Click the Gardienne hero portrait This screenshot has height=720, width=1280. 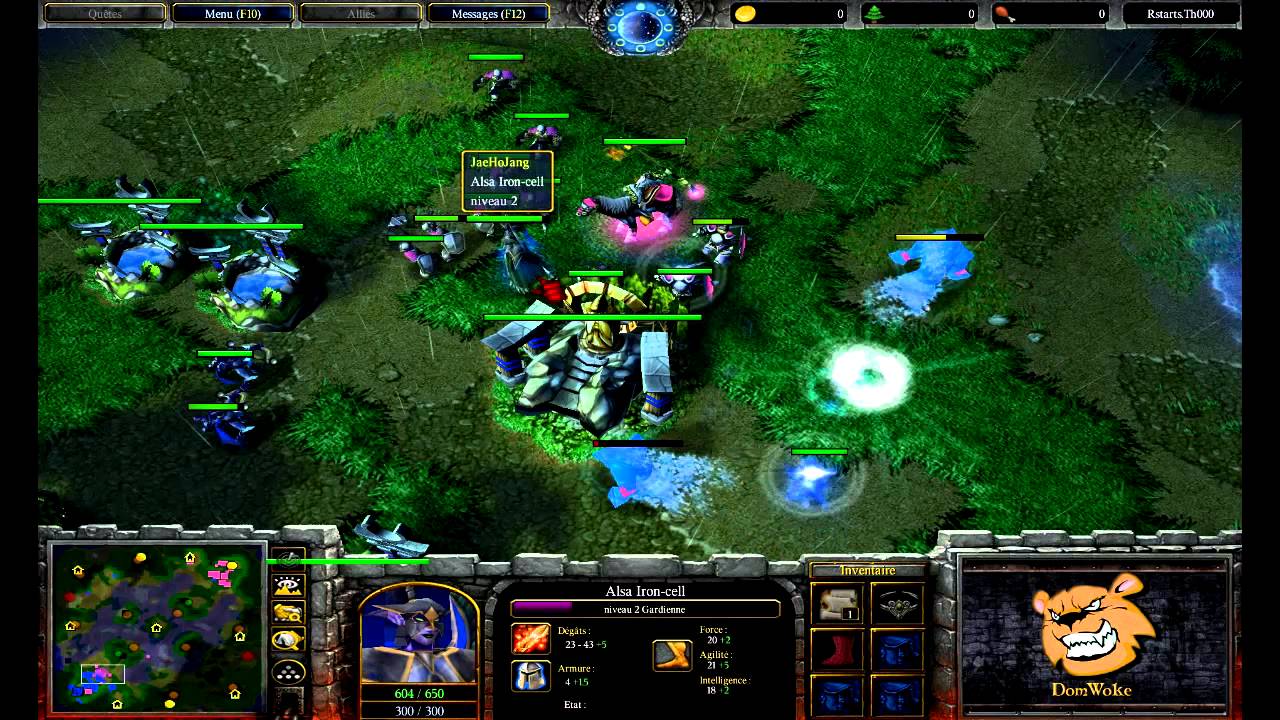point(418,632)
